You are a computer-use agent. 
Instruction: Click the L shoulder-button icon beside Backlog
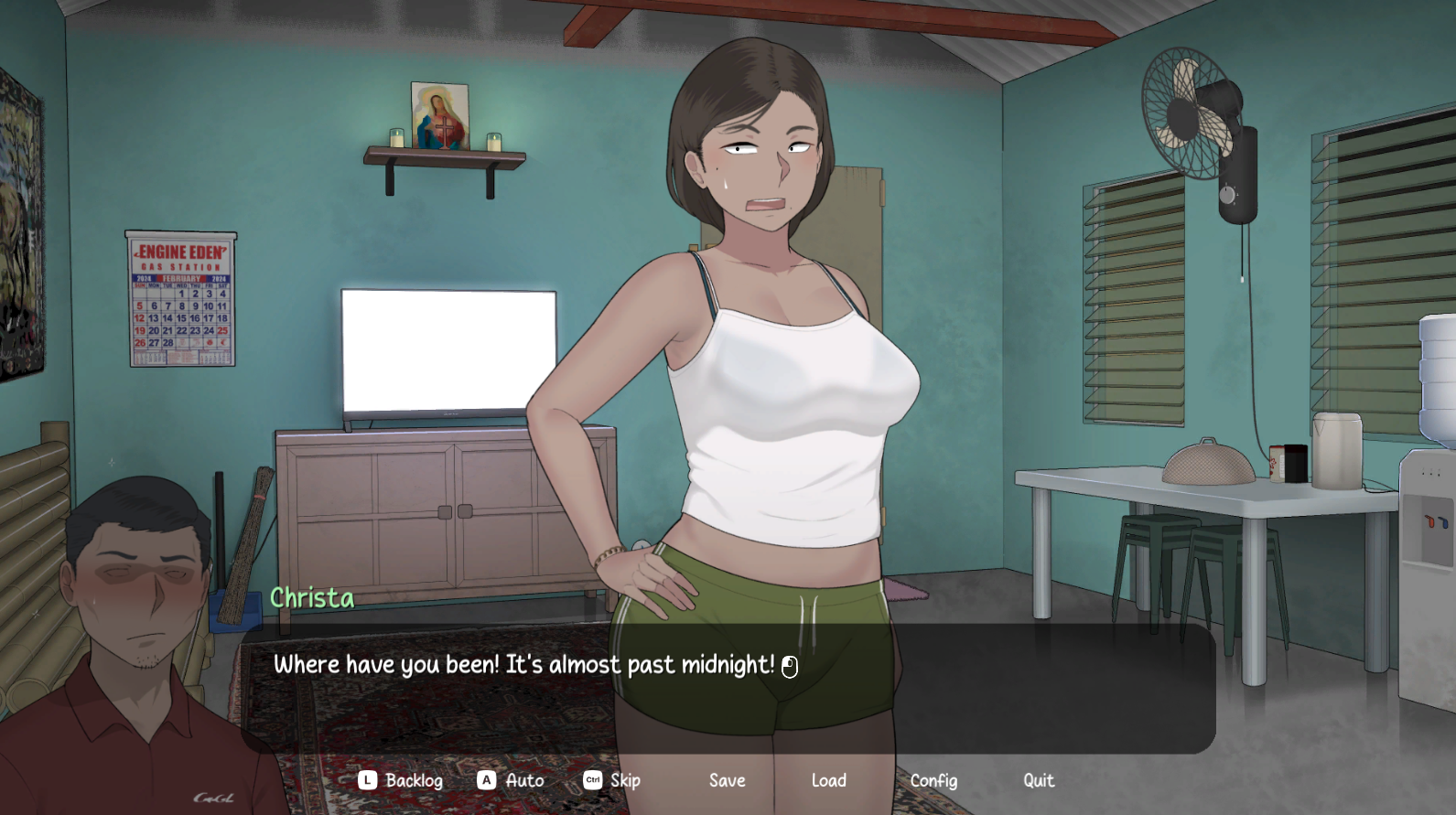tap(366, 780)
